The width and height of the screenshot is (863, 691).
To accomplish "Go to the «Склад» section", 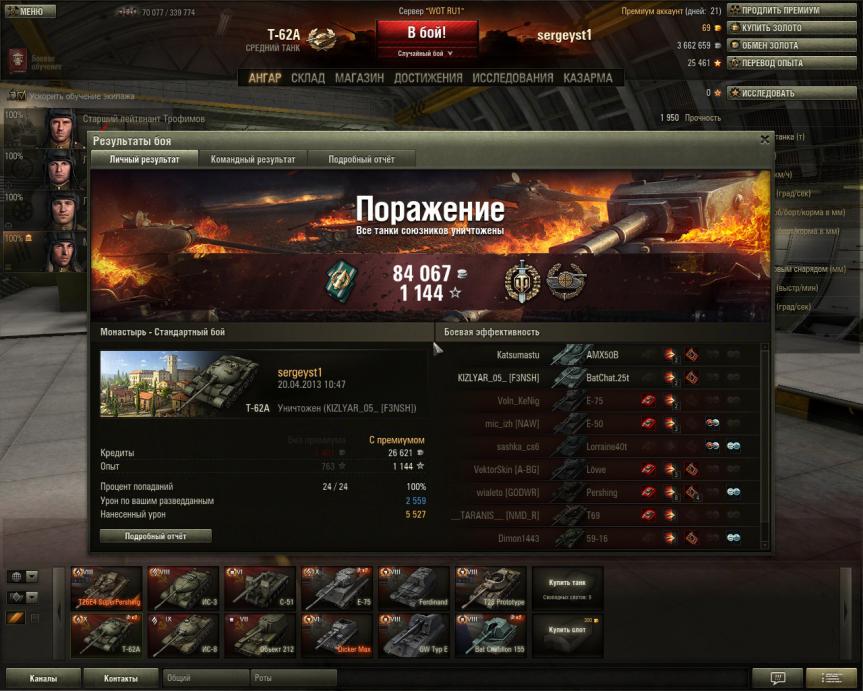I will point(307,78).
